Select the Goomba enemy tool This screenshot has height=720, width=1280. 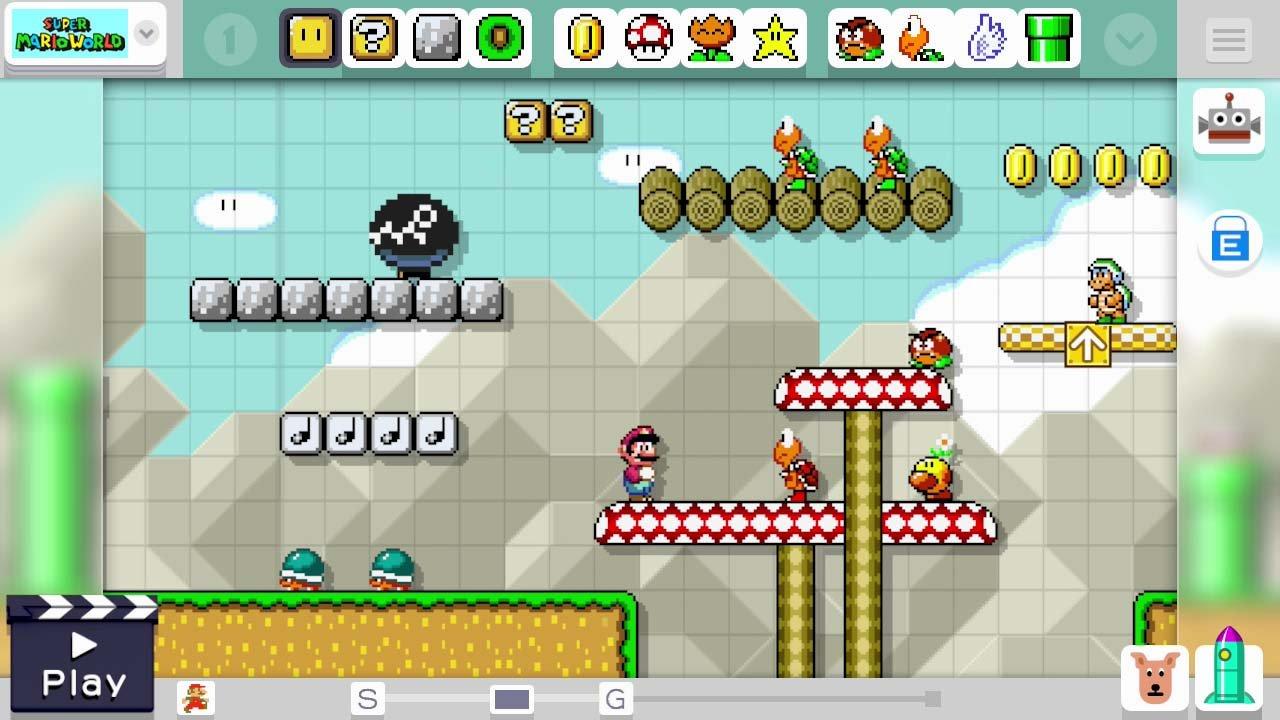pos(858,39)
